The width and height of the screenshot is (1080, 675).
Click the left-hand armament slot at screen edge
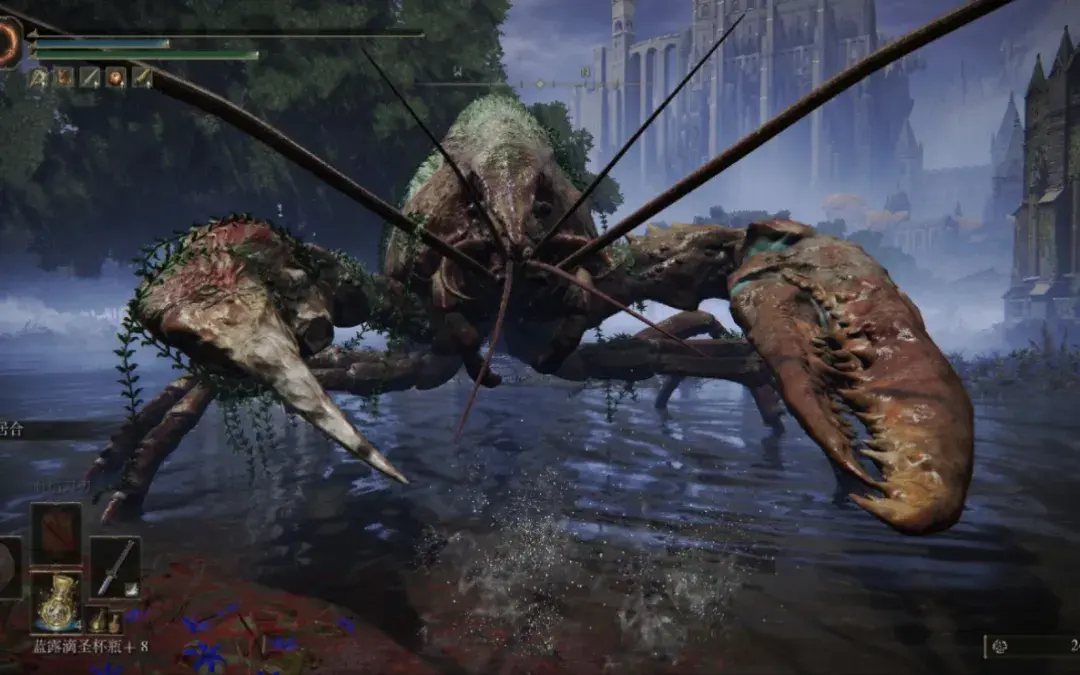click(8, 567)
